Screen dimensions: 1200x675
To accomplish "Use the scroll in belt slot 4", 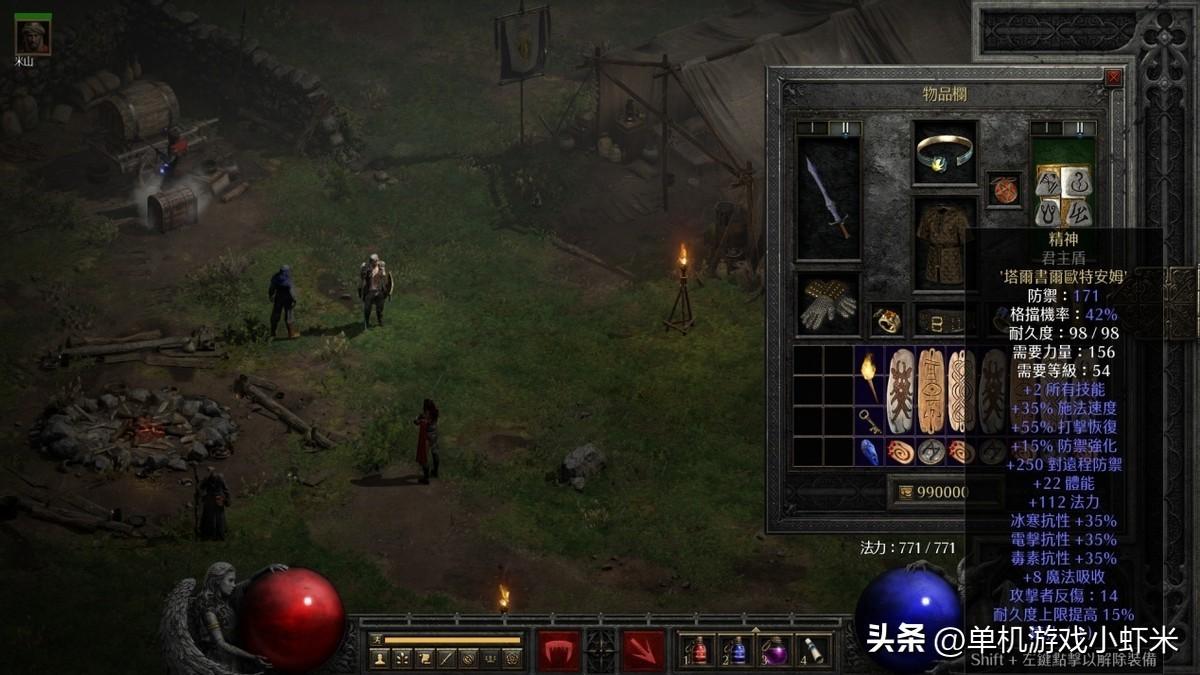I will tap(813, 651).
